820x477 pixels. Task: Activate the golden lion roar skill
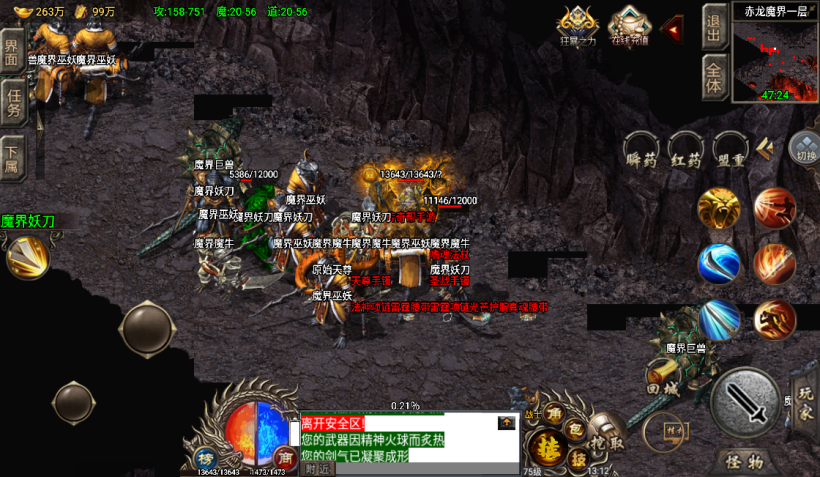718,208
